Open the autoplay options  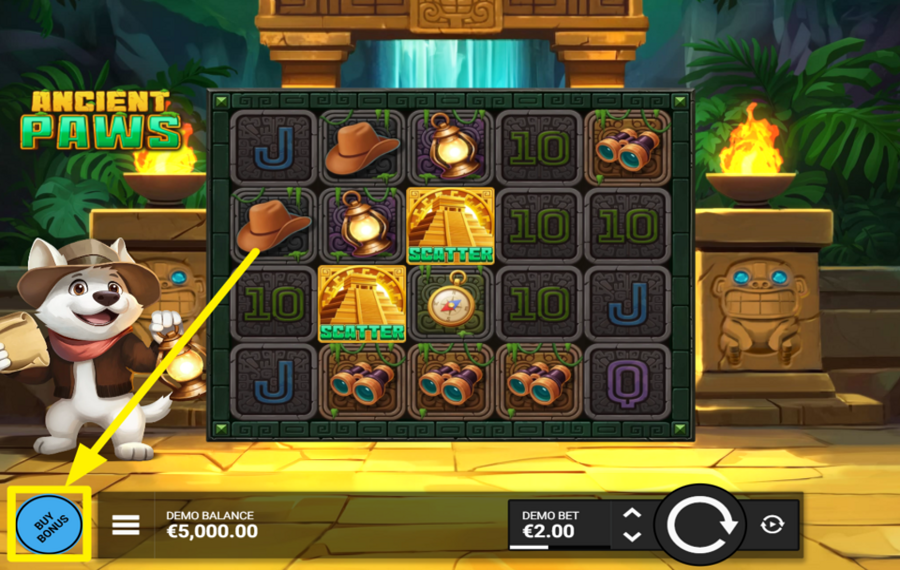[772, 524]
